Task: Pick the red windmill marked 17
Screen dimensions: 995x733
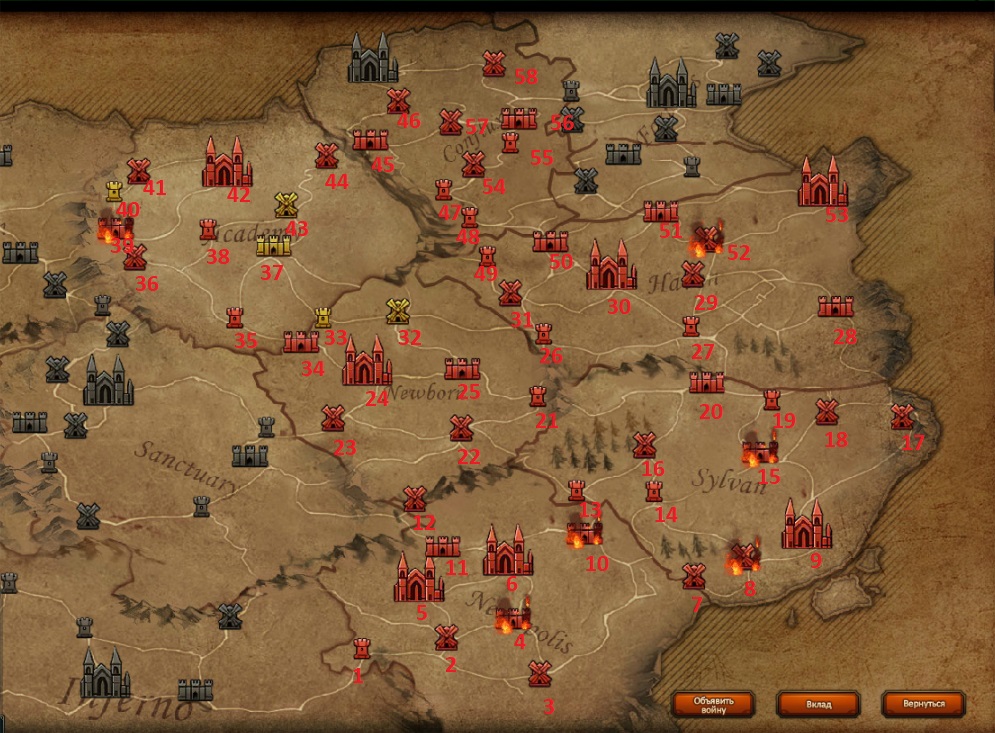Action: coord(902,417)
